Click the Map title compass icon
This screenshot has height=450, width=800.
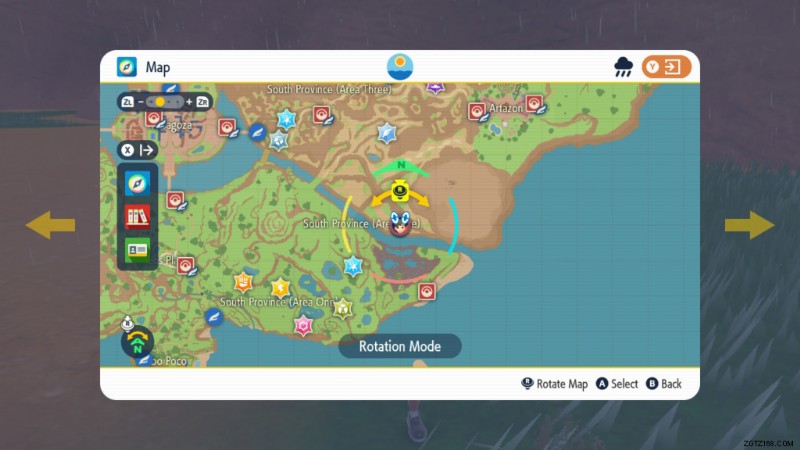[x=127, y=67]
